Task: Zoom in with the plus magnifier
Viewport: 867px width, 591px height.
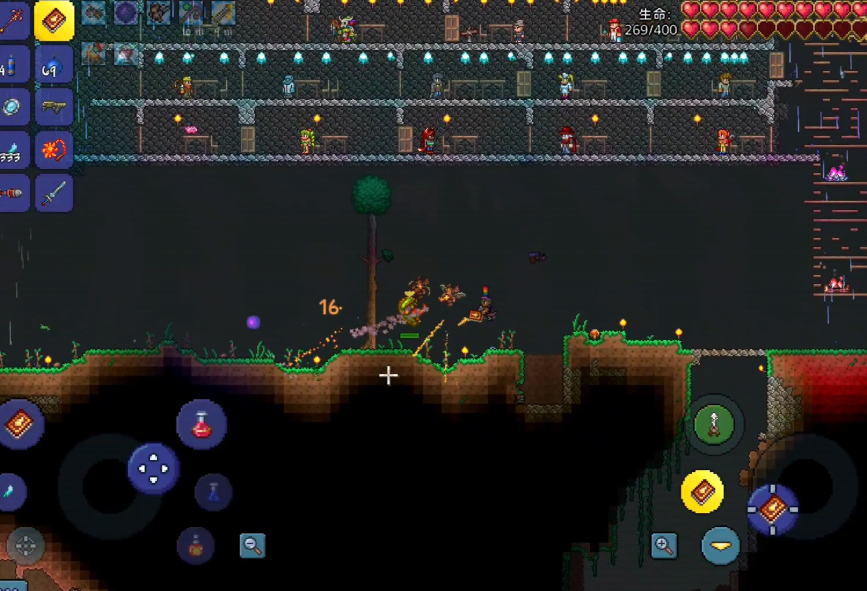Action: [x=663, y=545]
